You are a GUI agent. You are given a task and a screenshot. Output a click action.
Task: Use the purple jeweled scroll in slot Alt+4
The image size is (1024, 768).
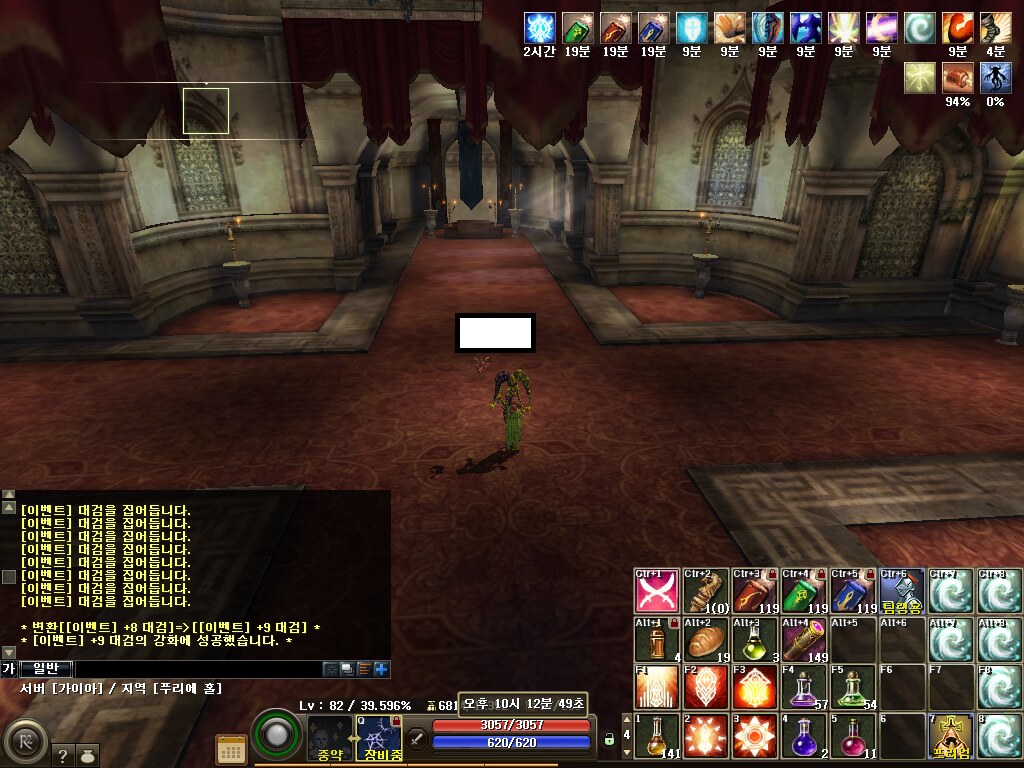pyautogui.click(x=804, y=639)
